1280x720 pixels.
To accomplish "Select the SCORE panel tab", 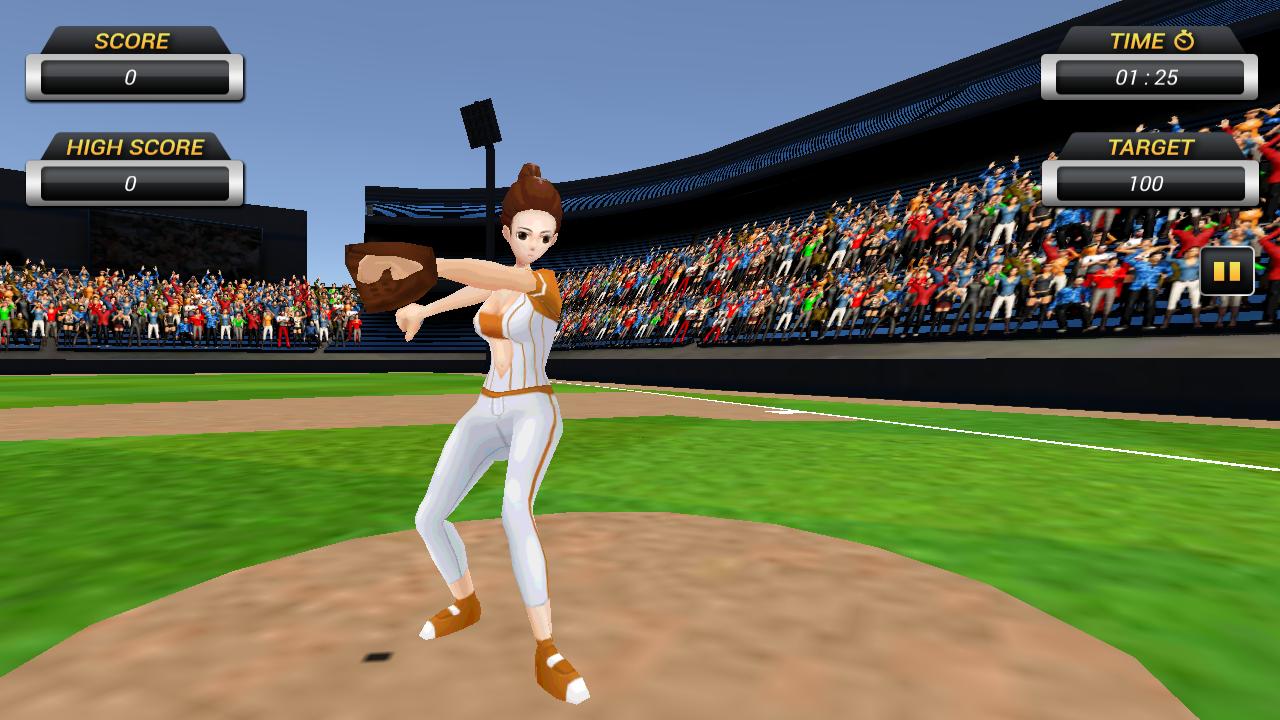I will click(x=131, y=41).
